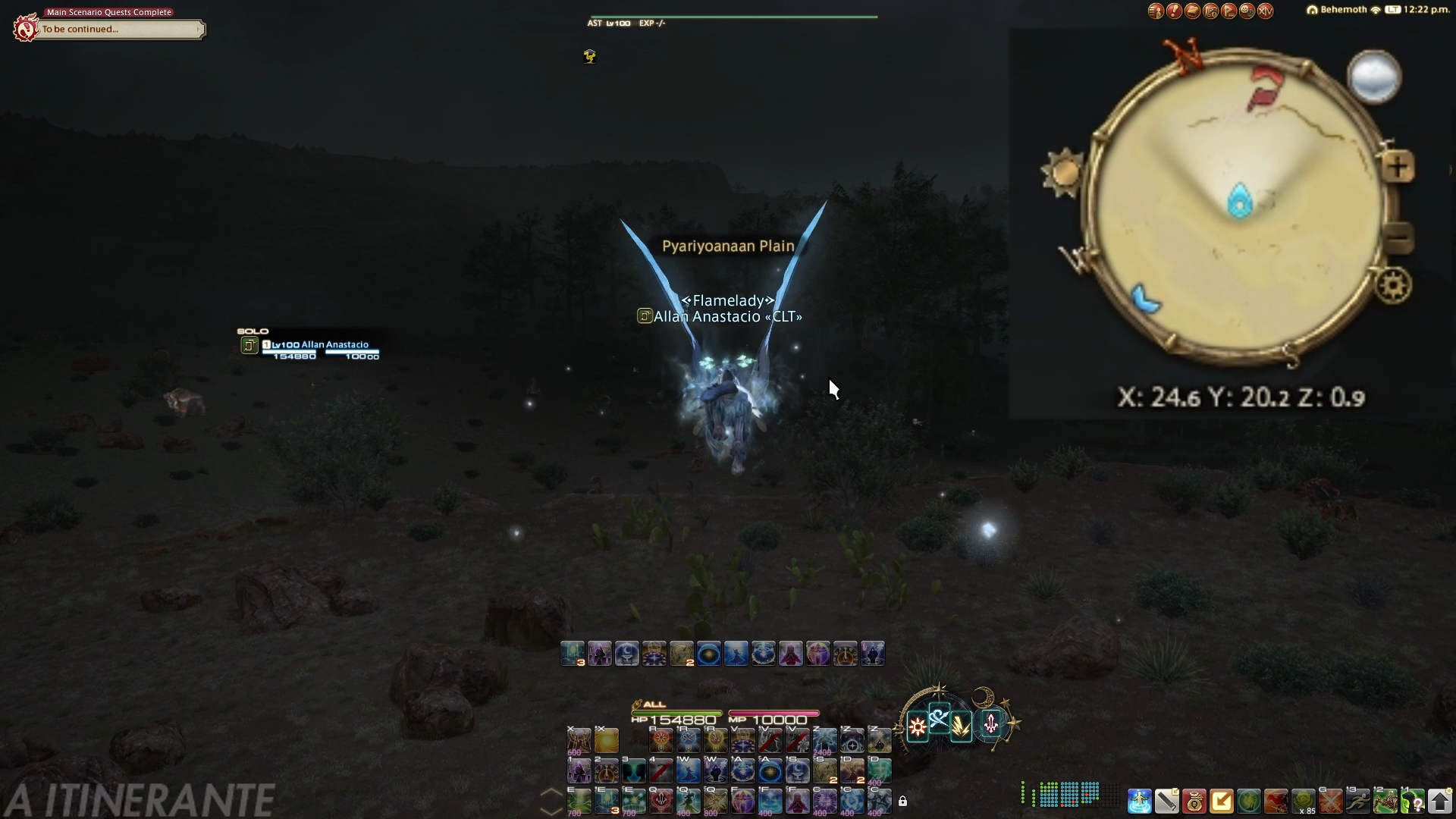The image size is (1456, 819).
Task: Play the sun astrologian card
Action: click(917, 727)
